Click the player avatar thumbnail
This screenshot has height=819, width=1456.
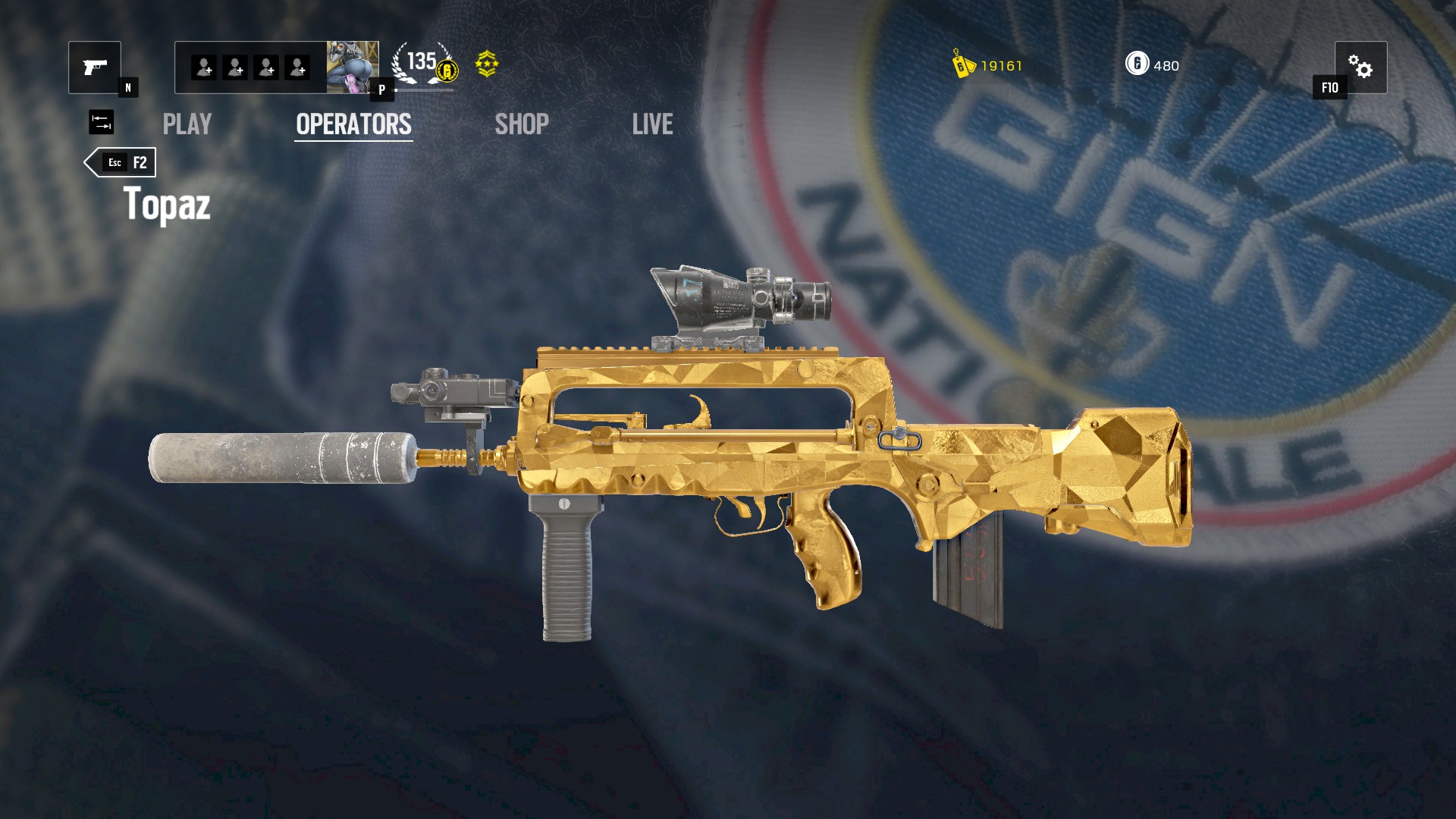pos(354,67)
